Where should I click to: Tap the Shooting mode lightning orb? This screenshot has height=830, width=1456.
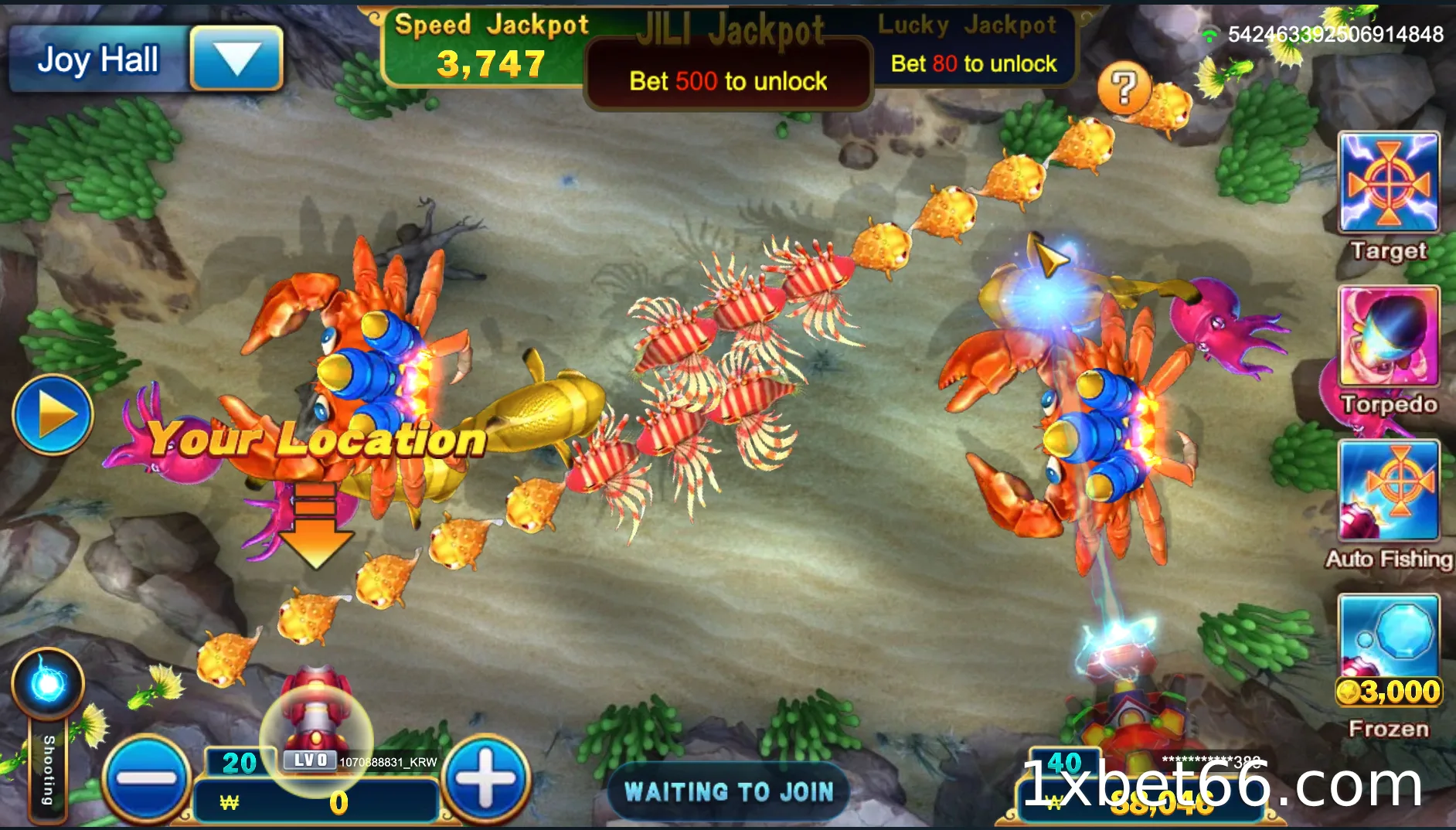[48, 683]
